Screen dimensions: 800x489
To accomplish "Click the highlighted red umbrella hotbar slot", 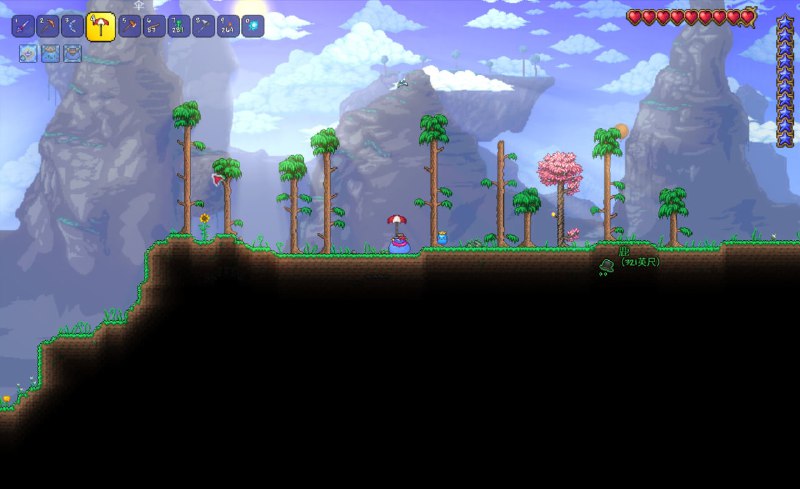I will 100,27.
